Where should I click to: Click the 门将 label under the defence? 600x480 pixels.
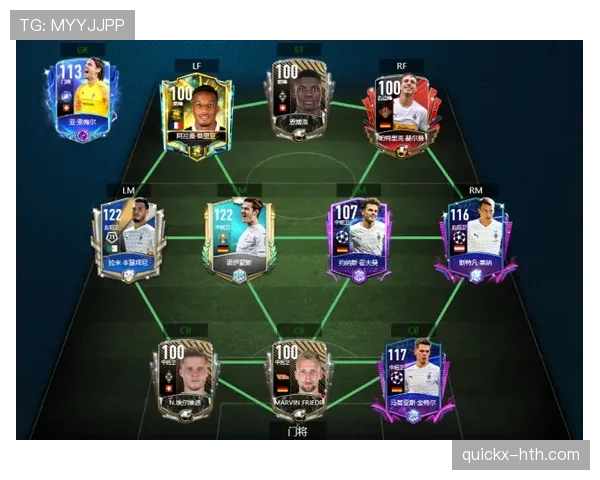tap(297, 431)
